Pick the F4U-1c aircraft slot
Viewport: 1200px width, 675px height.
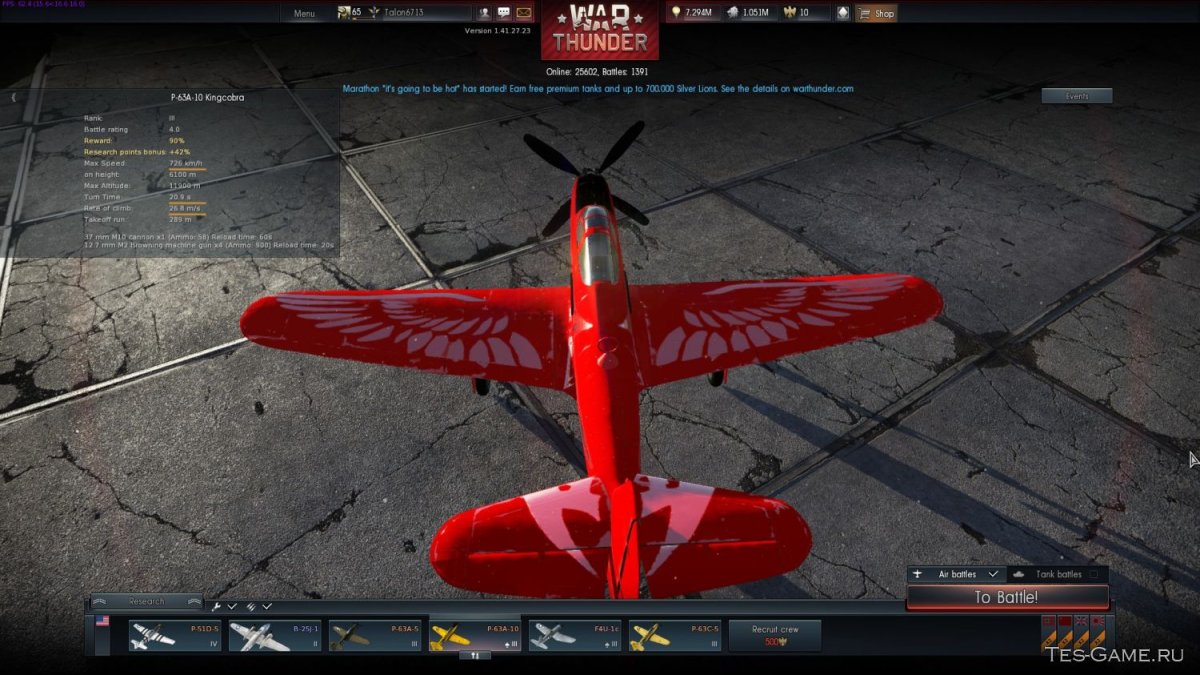pyautogui.click(x=574, y=635)
